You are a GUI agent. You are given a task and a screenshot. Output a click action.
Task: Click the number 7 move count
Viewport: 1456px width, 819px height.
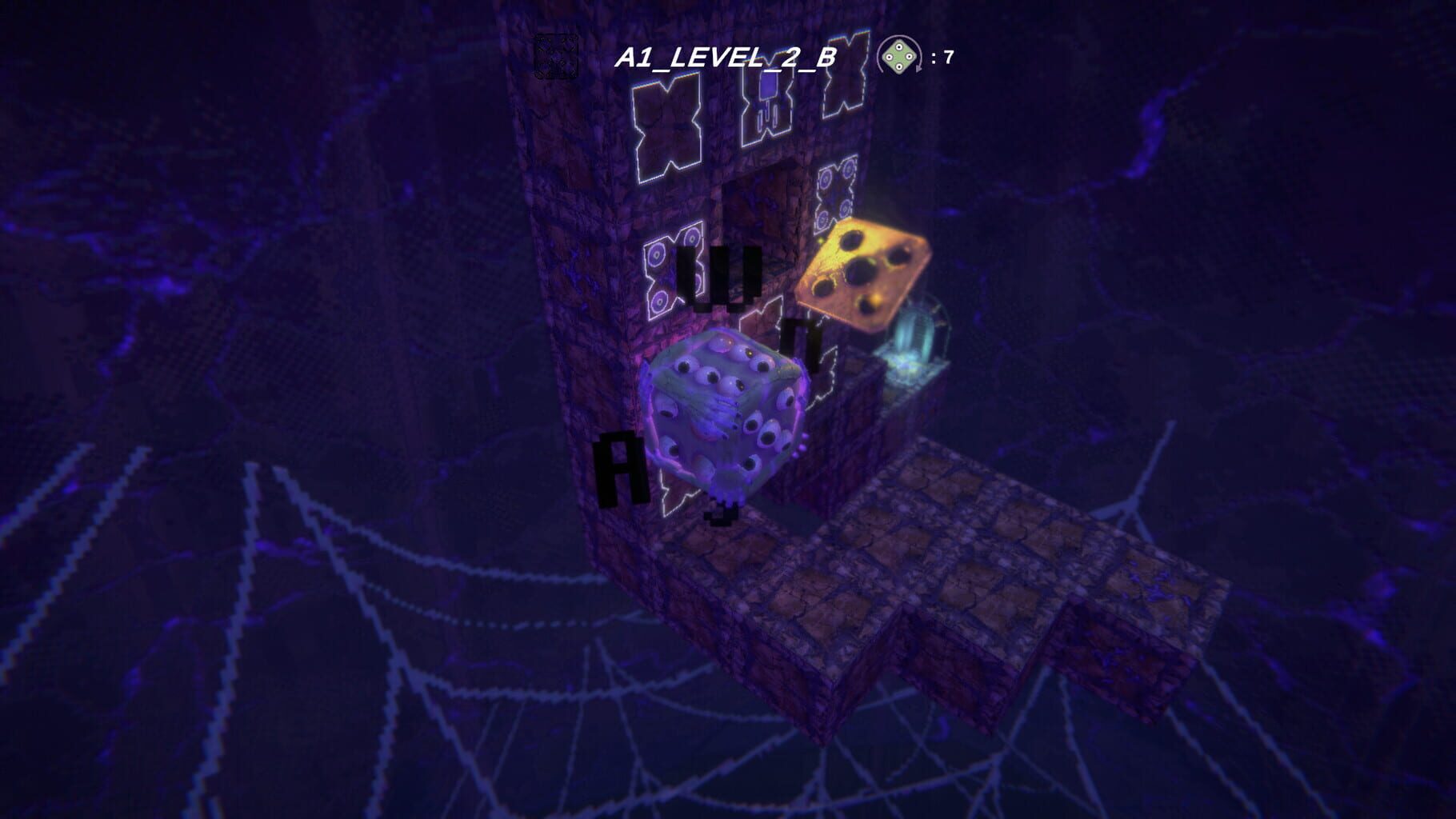tap(949, 58)
